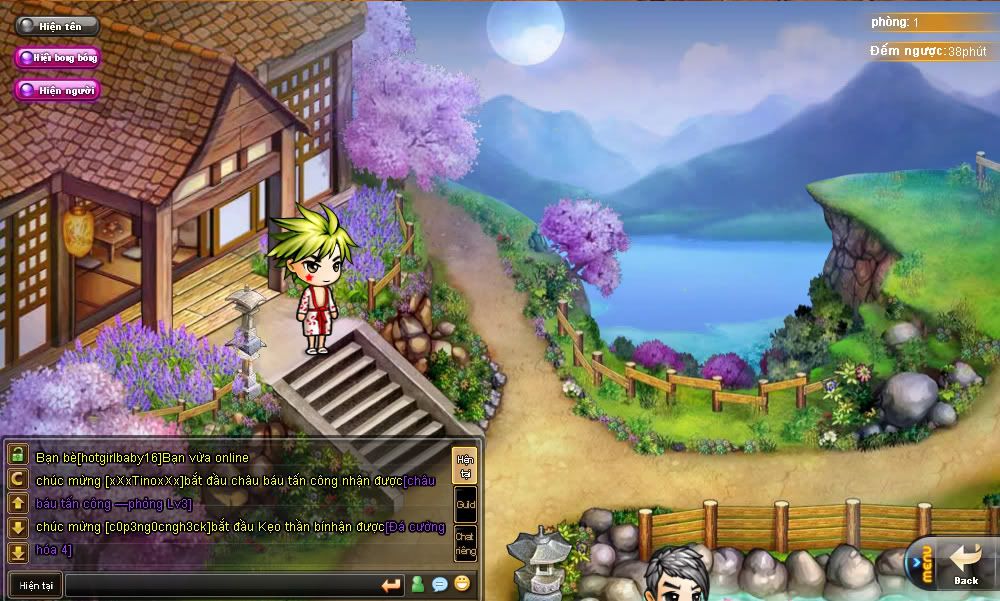The height and width of the screenshot is (601, 1000).
Task: Click the blue speech bubble icon
Action: 440,584
